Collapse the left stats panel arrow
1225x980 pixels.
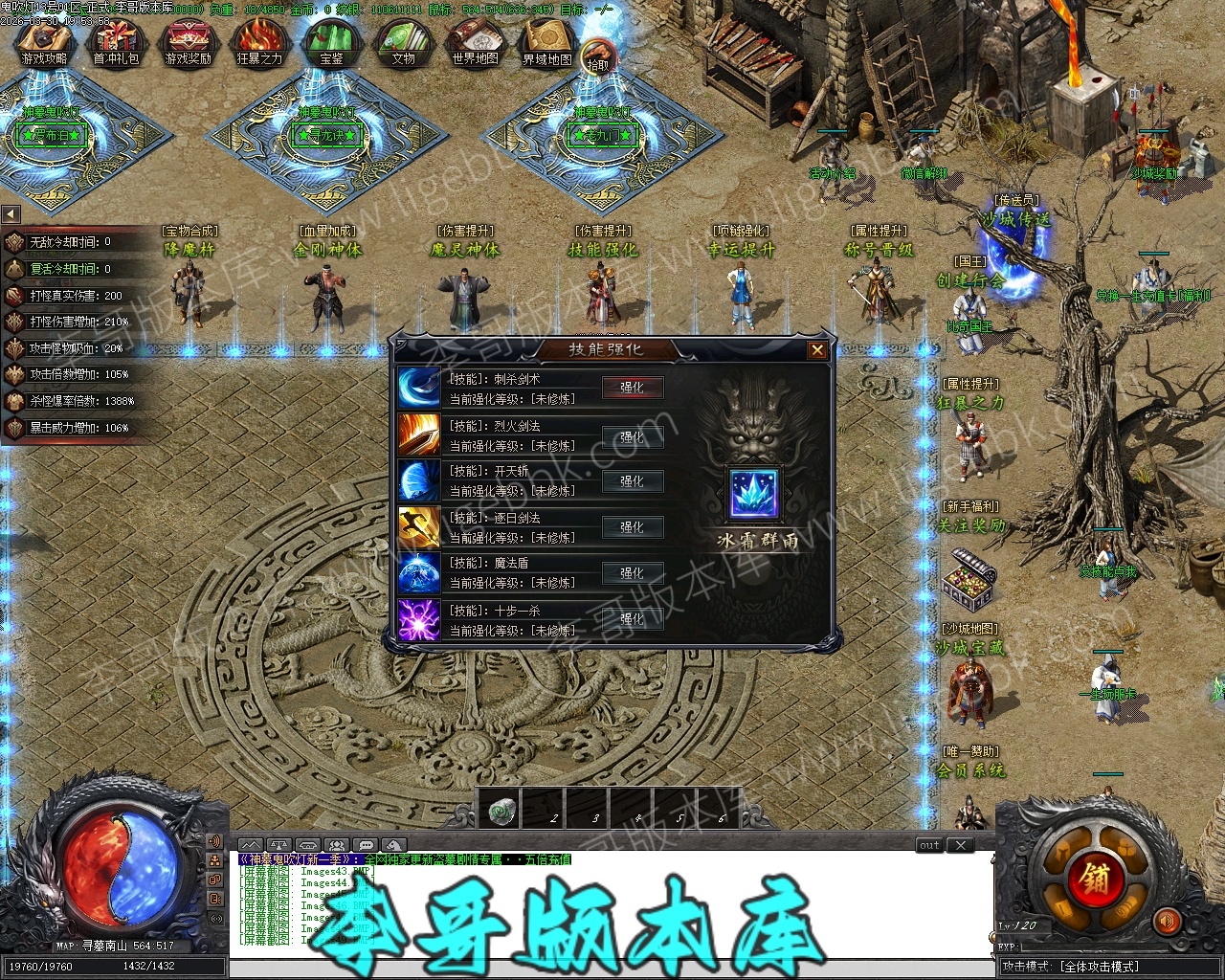pyautogui.click(x=11, y=214)
